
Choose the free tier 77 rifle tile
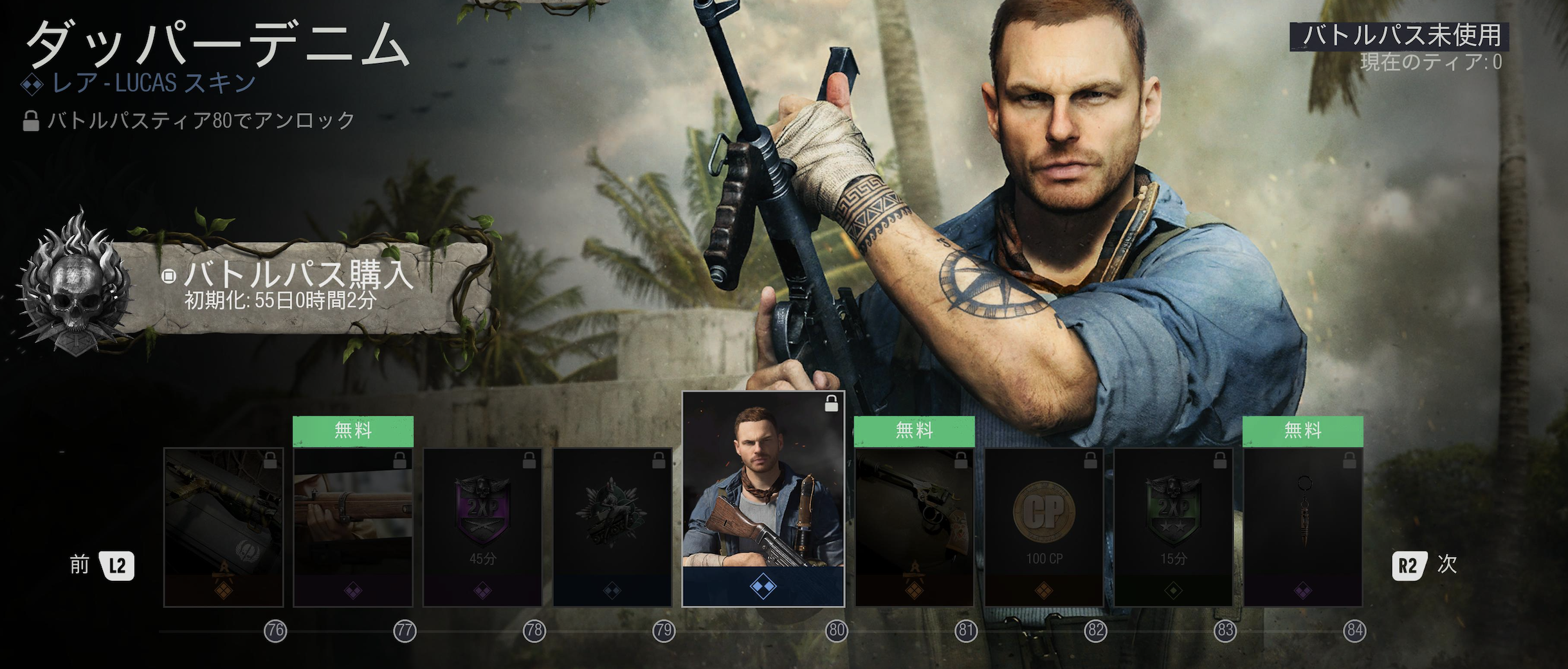[353, 527]
